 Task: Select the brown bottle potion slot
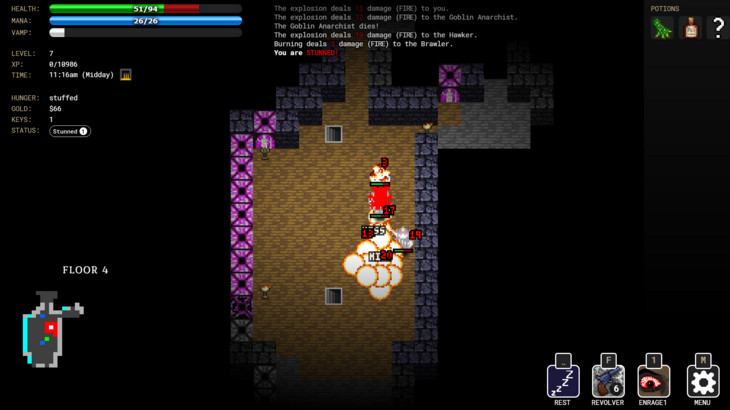[x=690, y=29]
